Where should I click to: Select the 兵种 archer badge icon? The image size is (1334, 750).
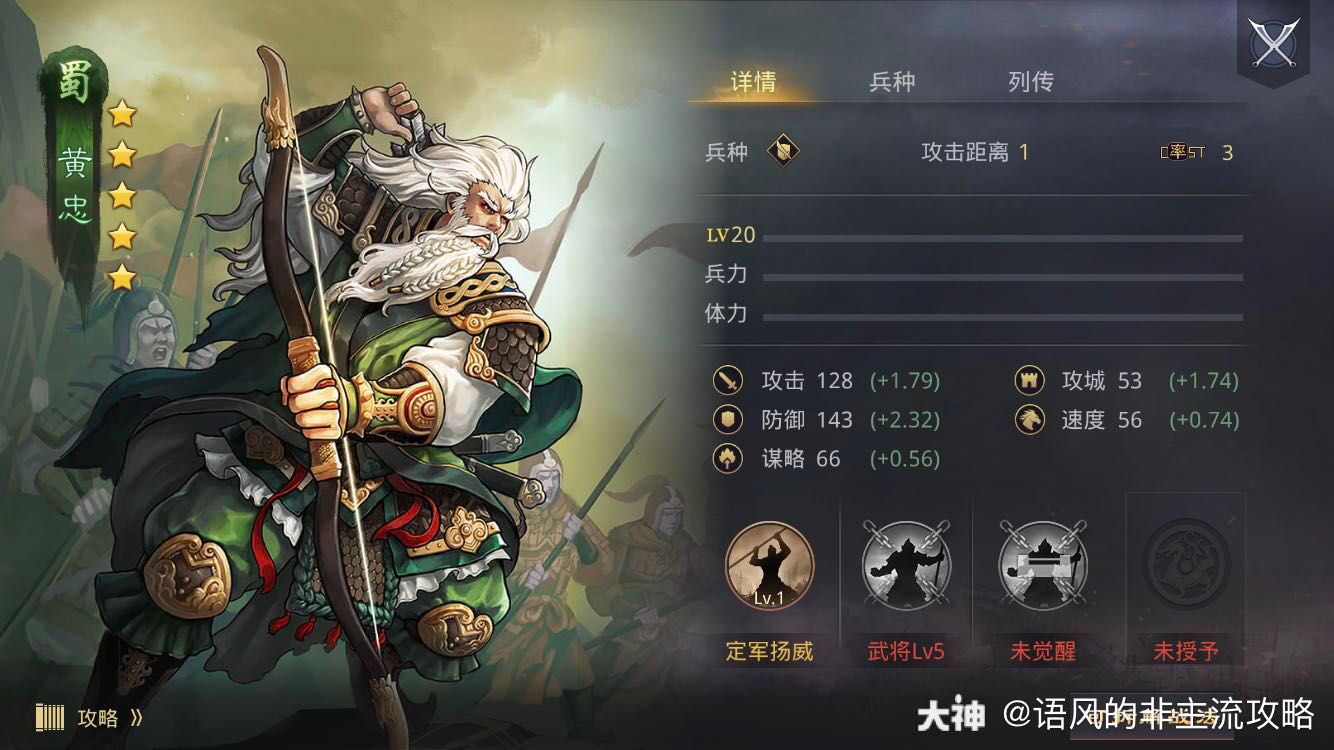point(786,153)
